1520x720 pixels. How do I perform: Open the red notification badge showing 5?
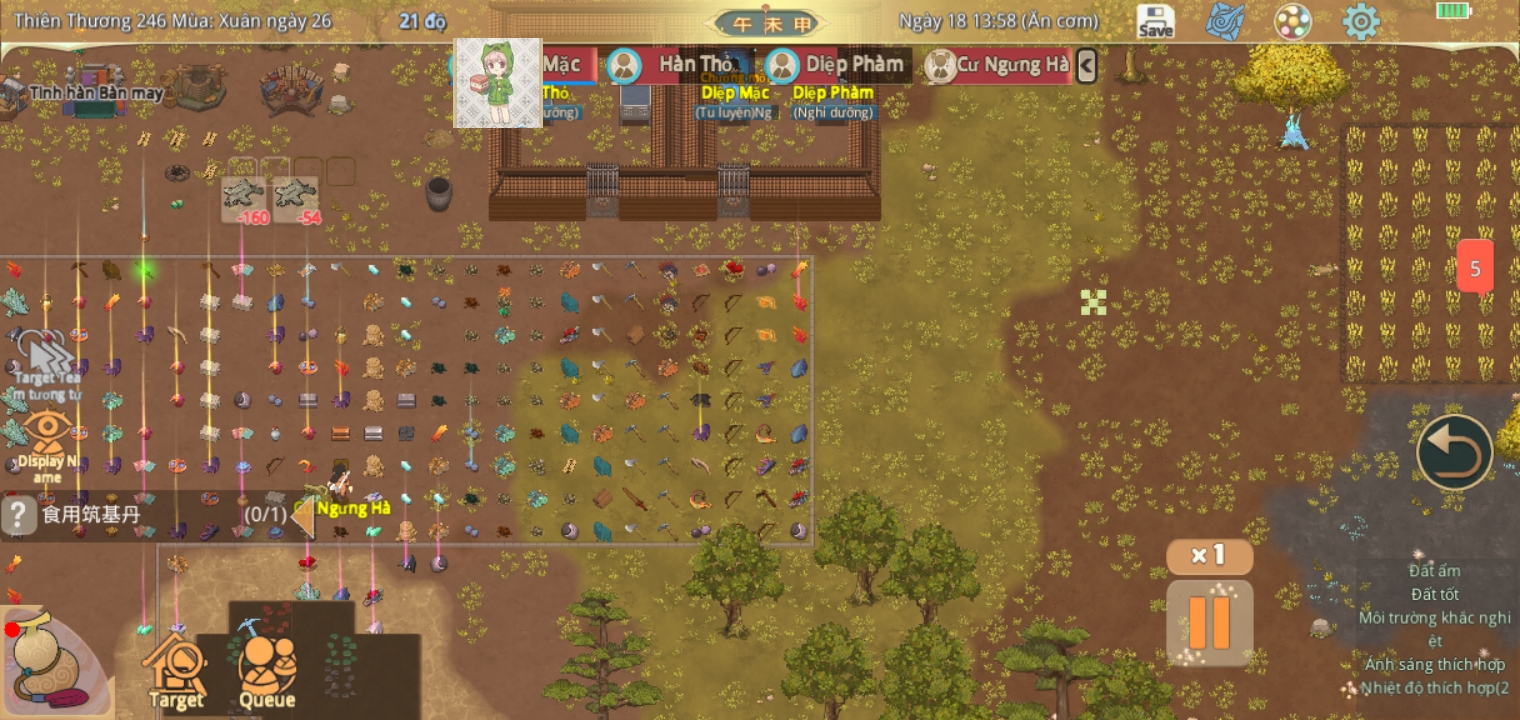pyautogui.click(x=1475, y=268)
